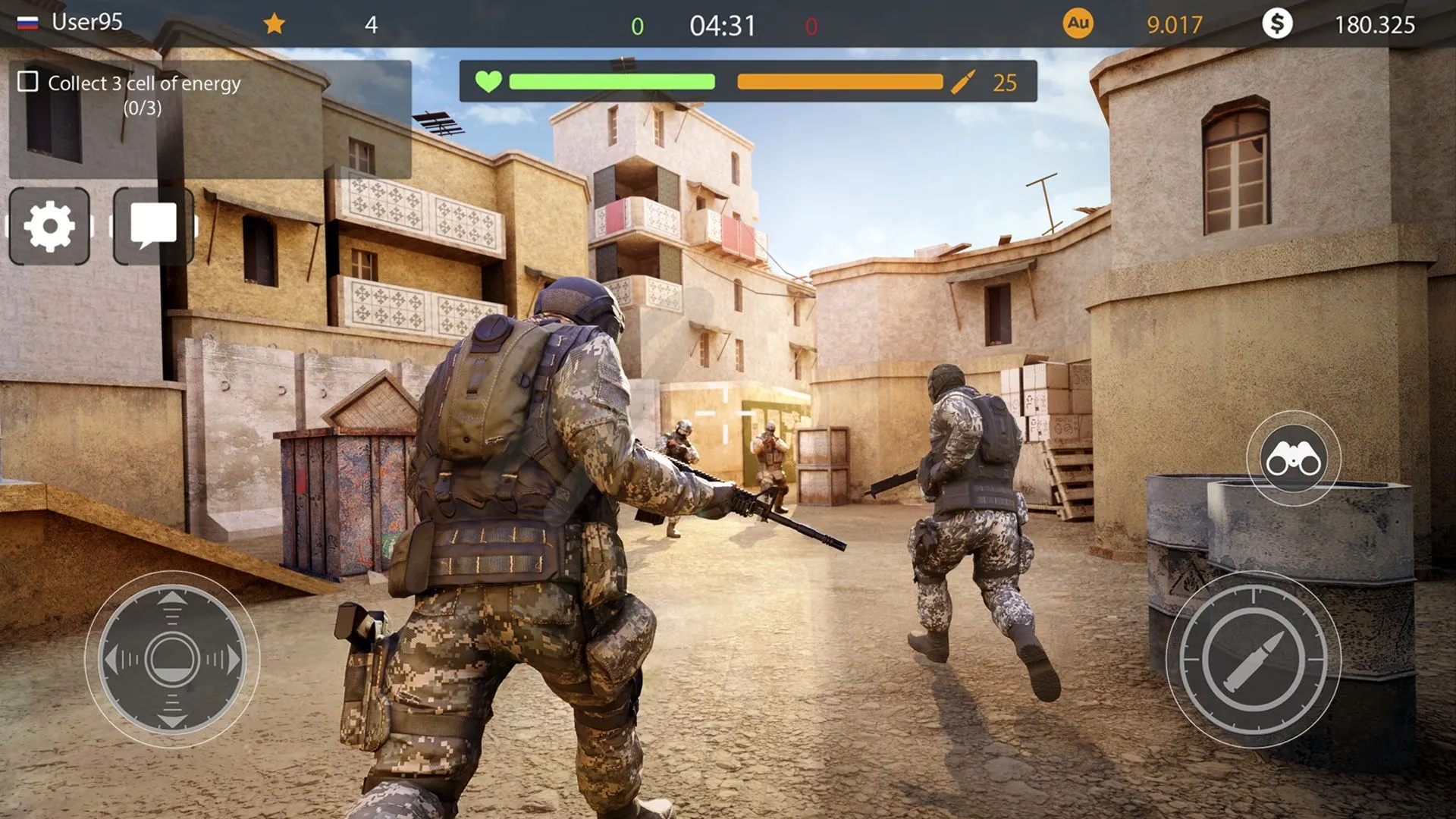Tap the match timer showing 04:31
The height and width of the screenshot is (819, 1456).
tap(723, 24)
